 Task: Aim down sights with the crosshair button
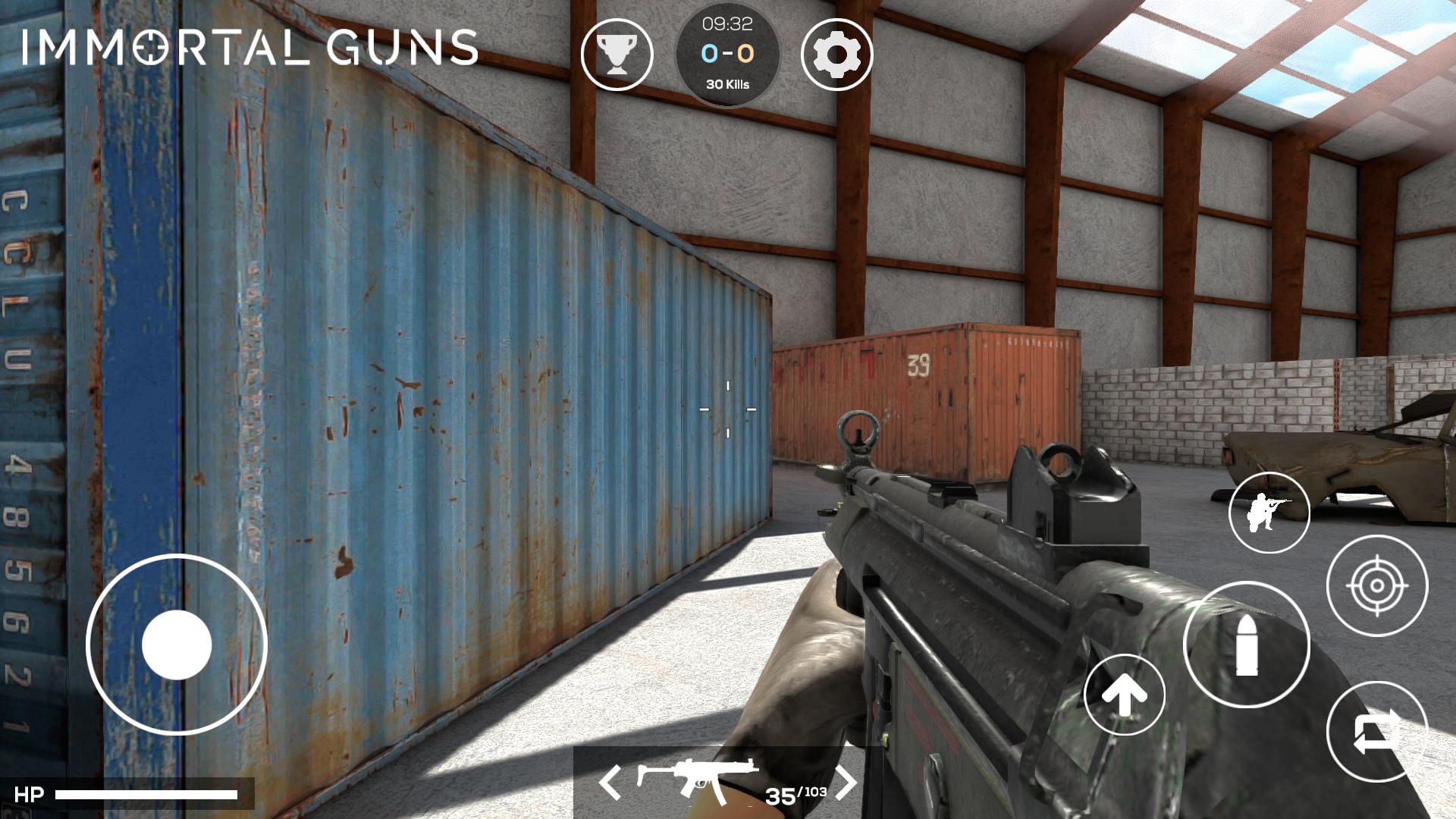[x=1376, y=585]
